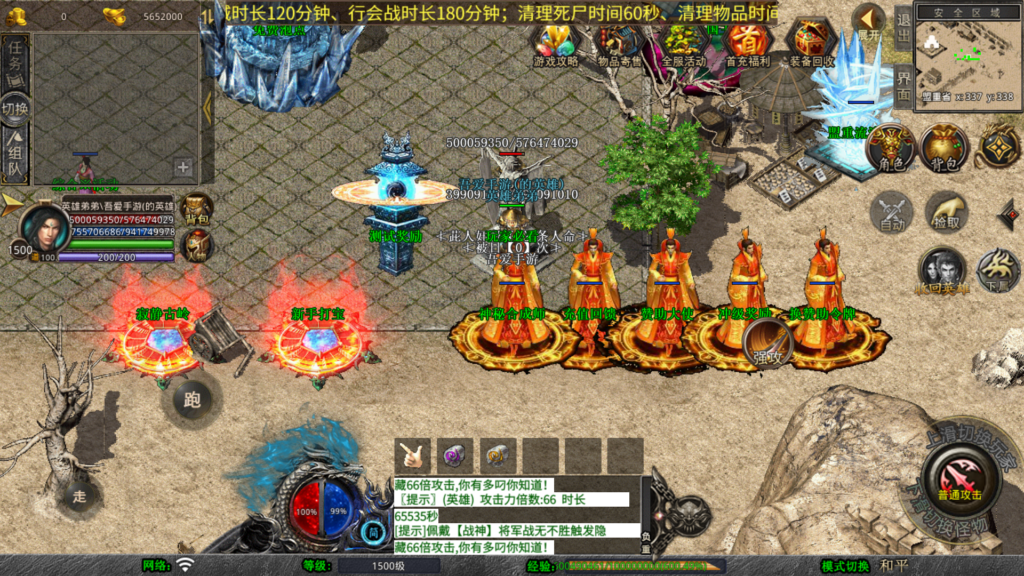This screenshot has width=1024, height=576.
Task: Open the 角色 character sheet
Action: pyautogui.click(x=891, y=149)
